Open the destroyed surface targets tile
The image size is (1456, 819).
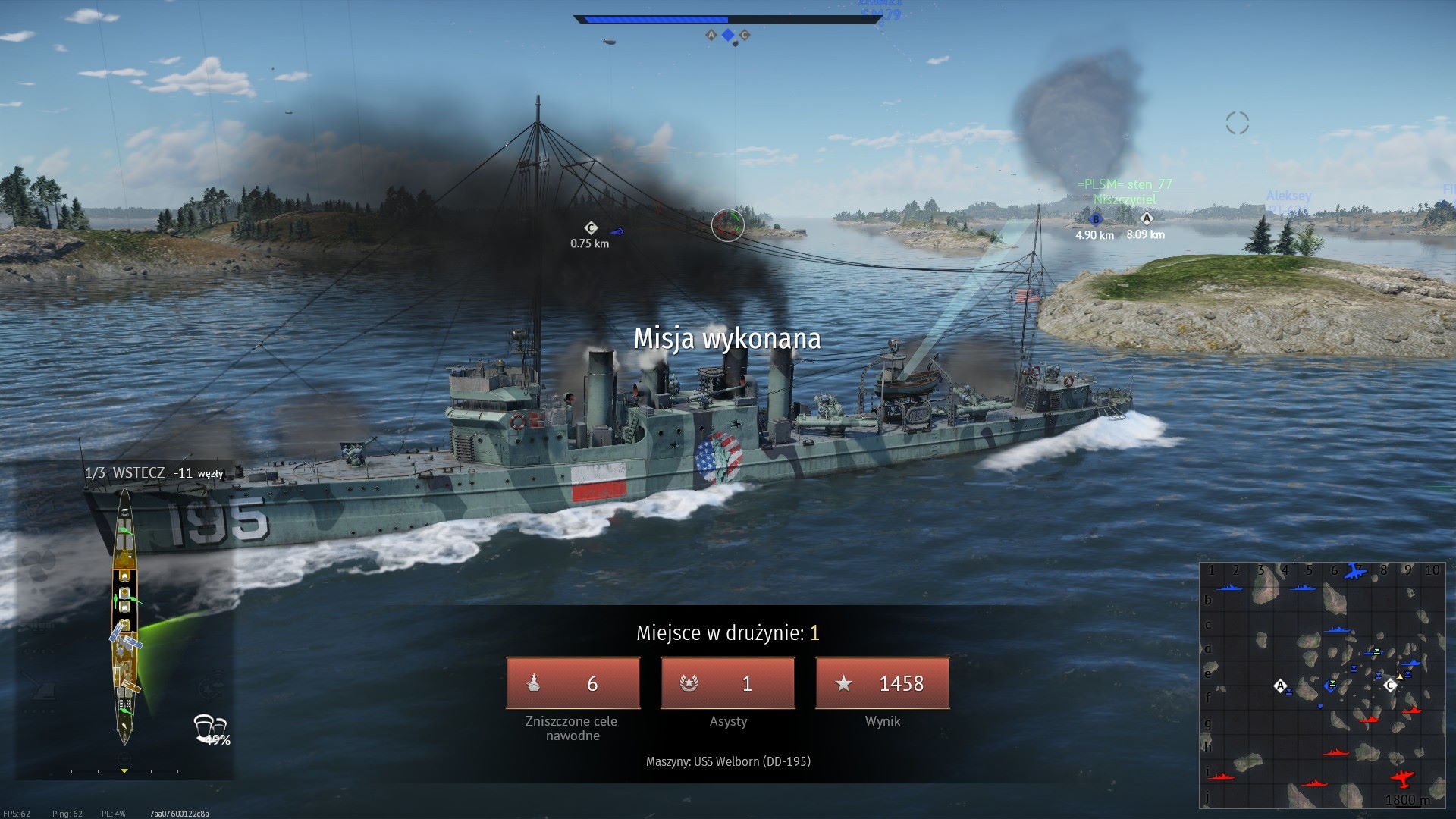[x=573, y=683]
